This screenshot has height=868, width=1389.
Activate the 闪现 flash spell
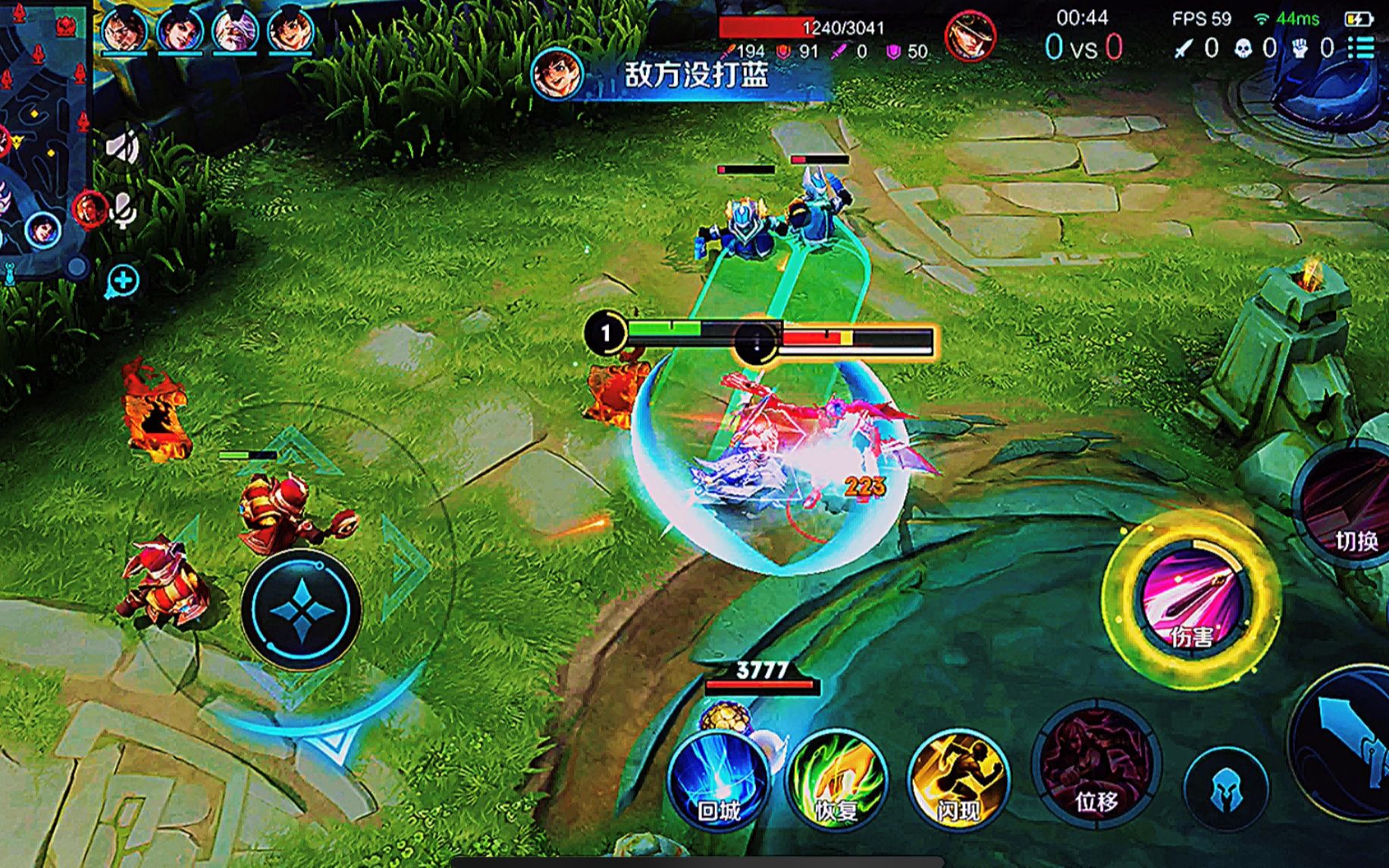coord(958,781)
